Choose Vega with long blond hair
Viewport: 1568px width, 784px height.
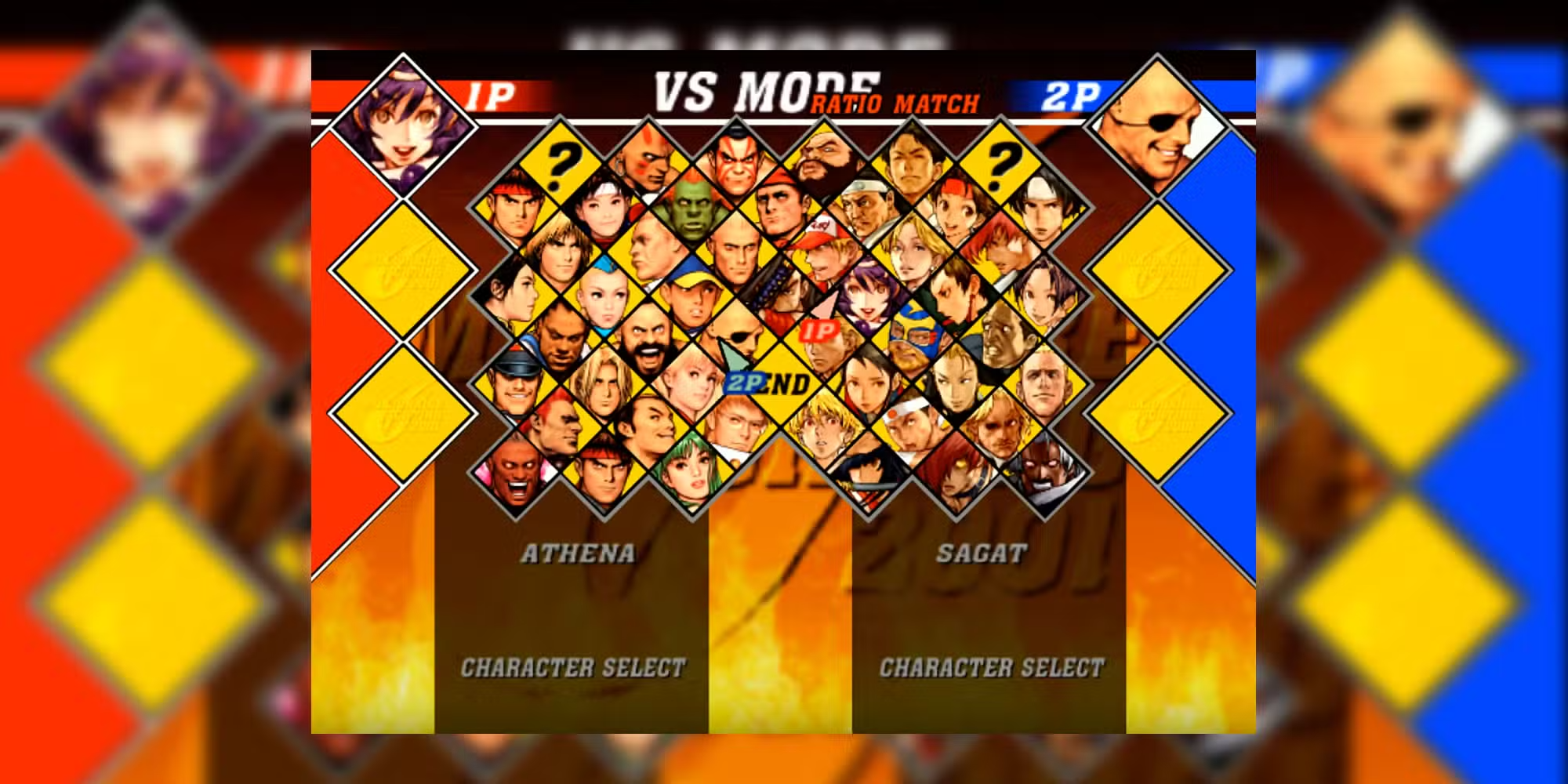click(604, 384)
